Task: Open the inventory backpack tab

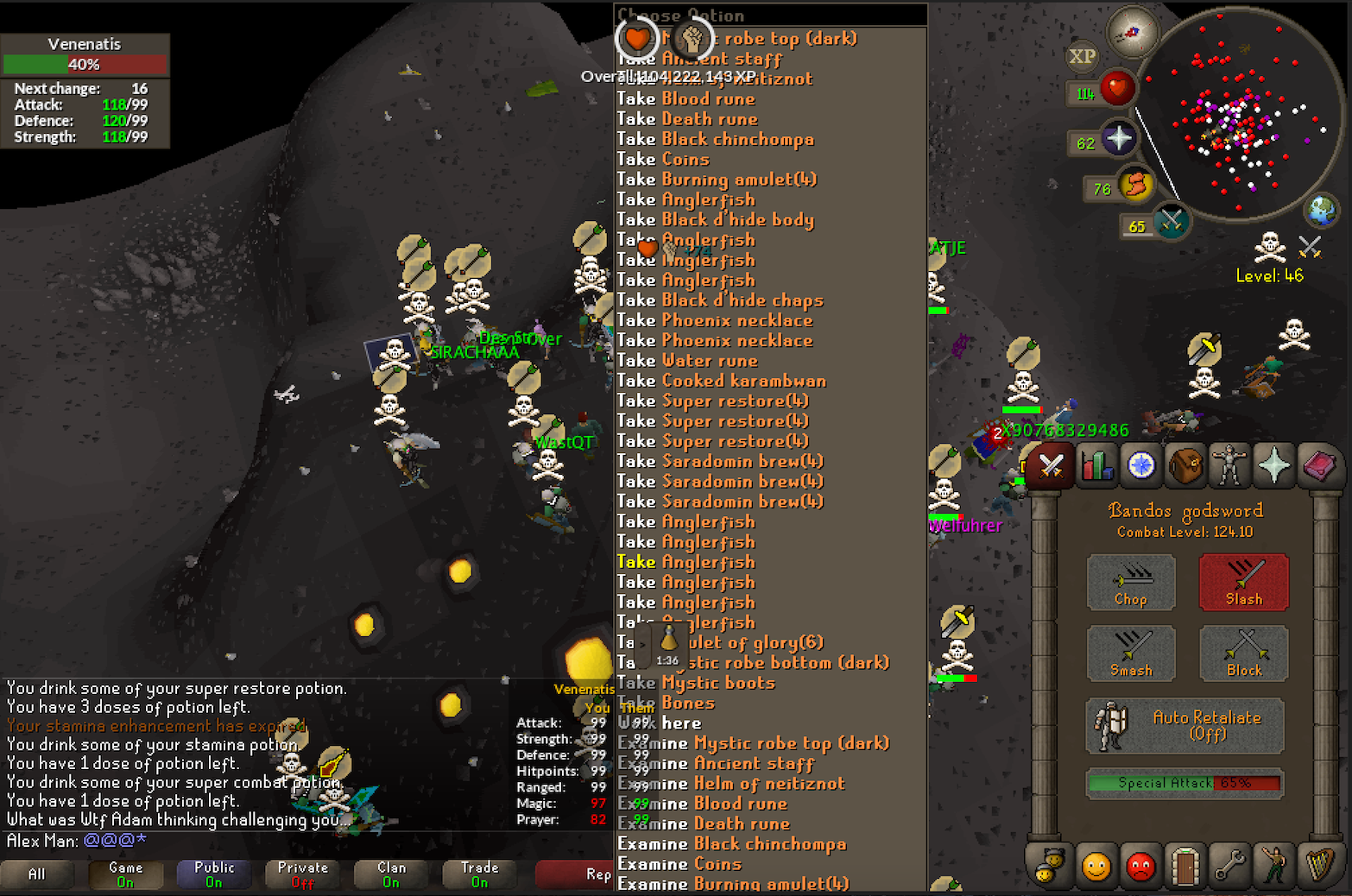Action: point(1185,466)
